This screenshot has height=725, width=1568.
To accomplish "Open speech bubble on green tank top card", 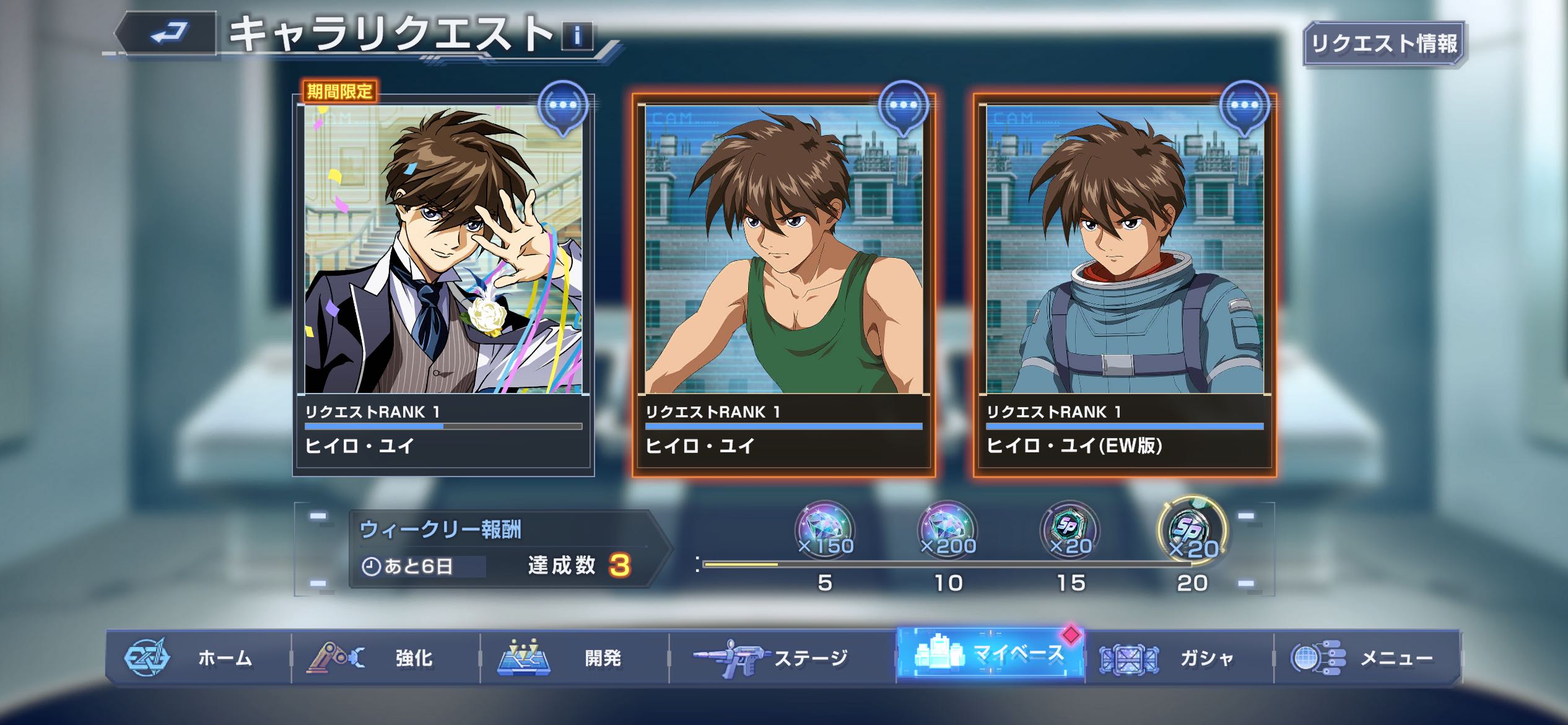I will pyautogui.click(x=903, y=107).
